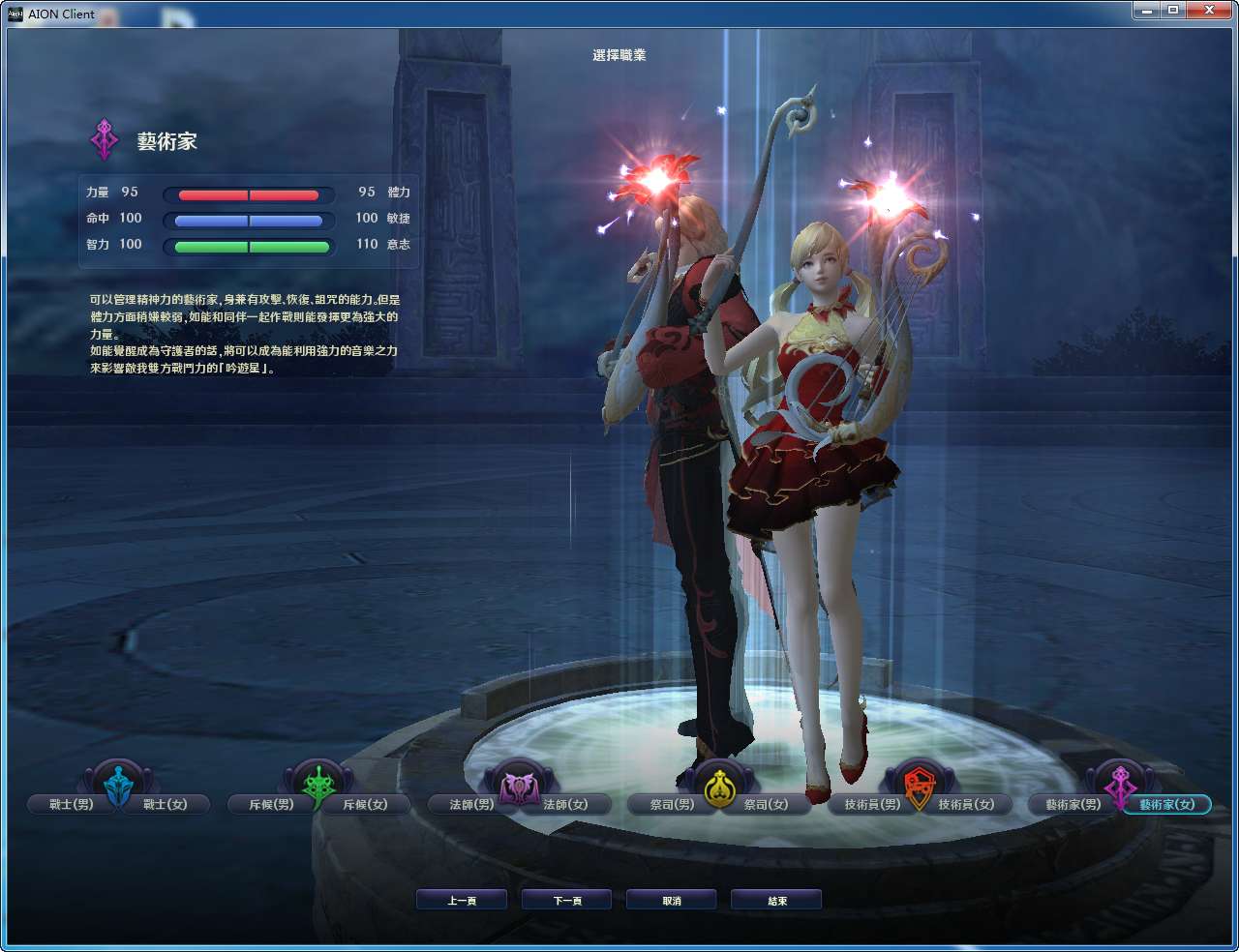Choose the male Priest option 祭司(男)
This screenshot has width=1239, height=952.
click(671, 804)
